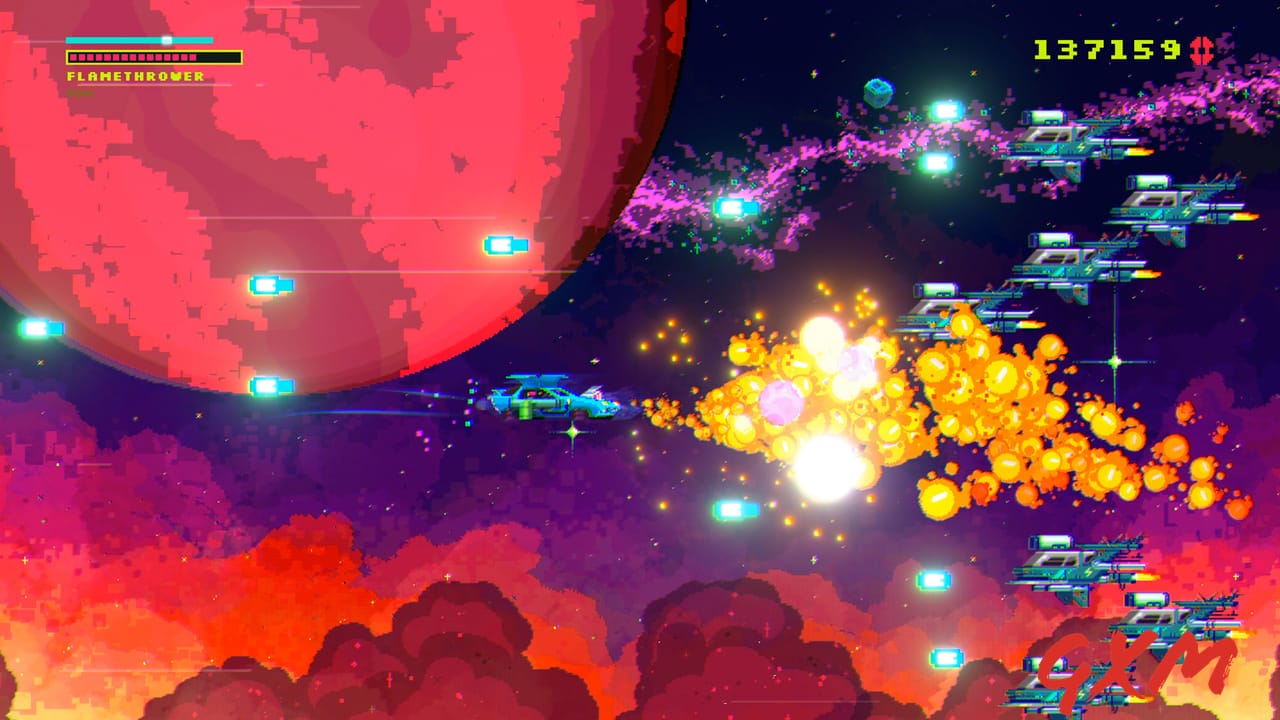This screenshot has width=1280, height=720.
Task: Click the blue dice power-up near top enemies
Action: pos(877,93)
